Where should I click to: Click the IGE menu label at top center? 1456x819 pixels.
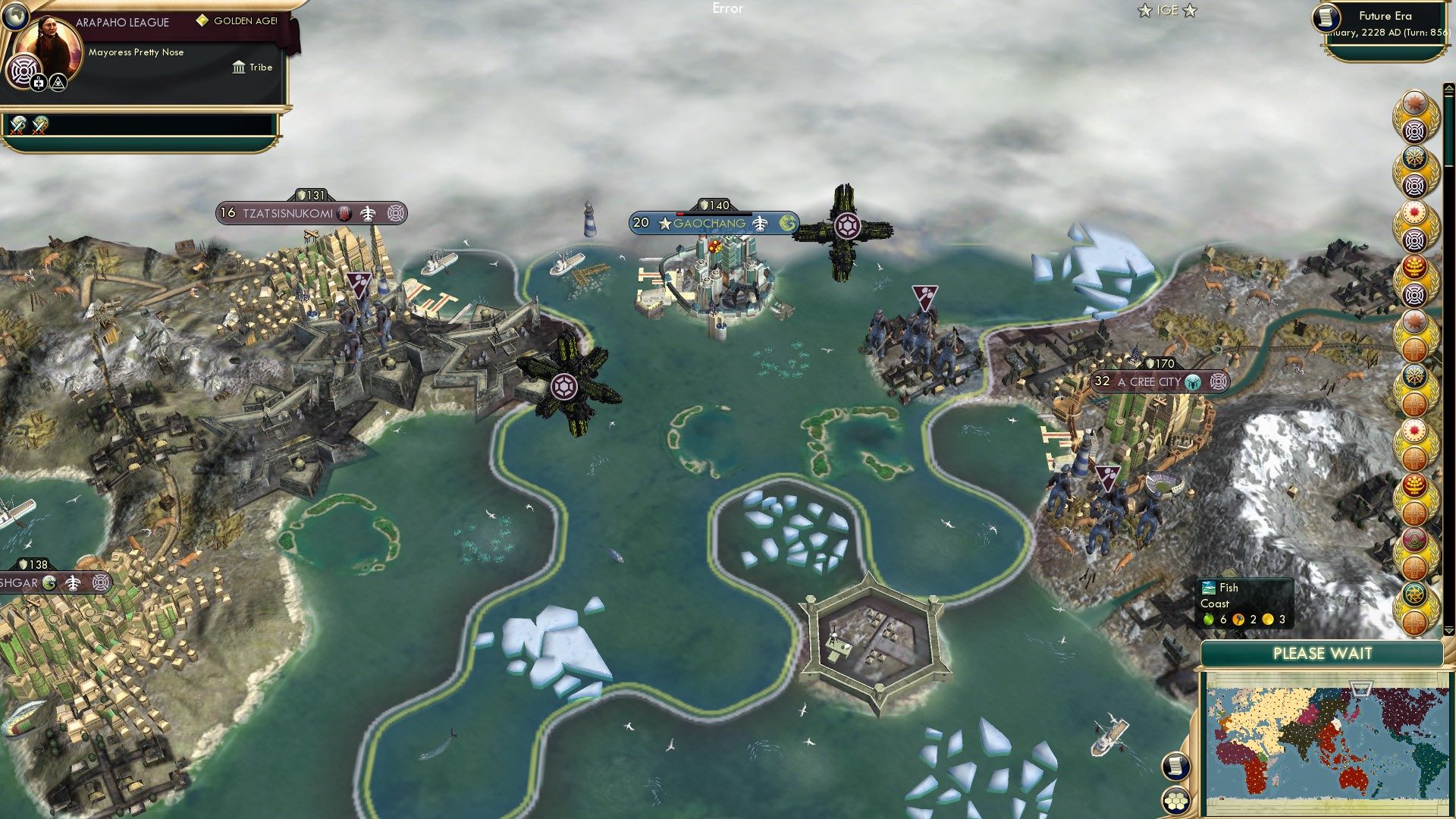(x=1167, y=10)
